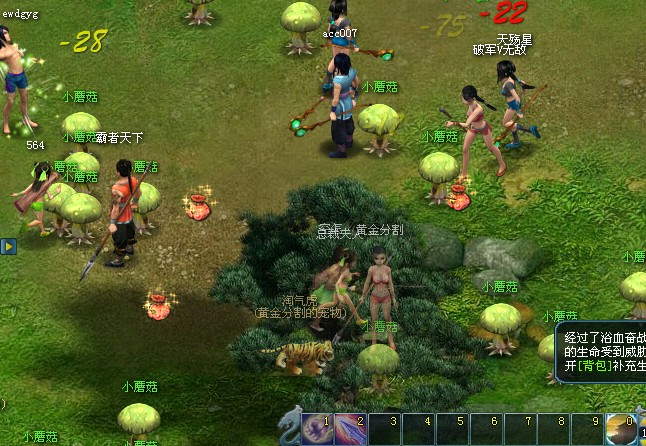
Task: Click the dragon ornament at the hotbar's left end
Action: coord(291,427)
